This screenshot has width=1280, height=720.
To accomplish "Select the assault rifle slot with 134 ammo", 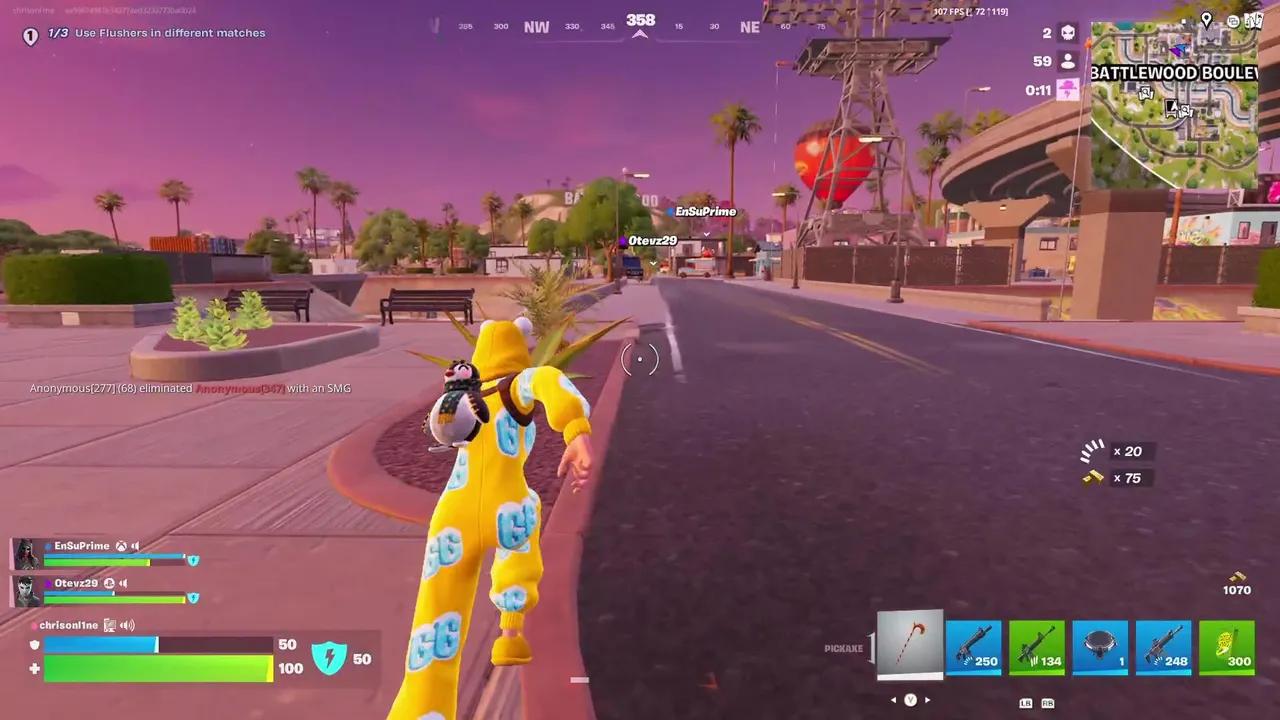I will [x=1037, y=645].
